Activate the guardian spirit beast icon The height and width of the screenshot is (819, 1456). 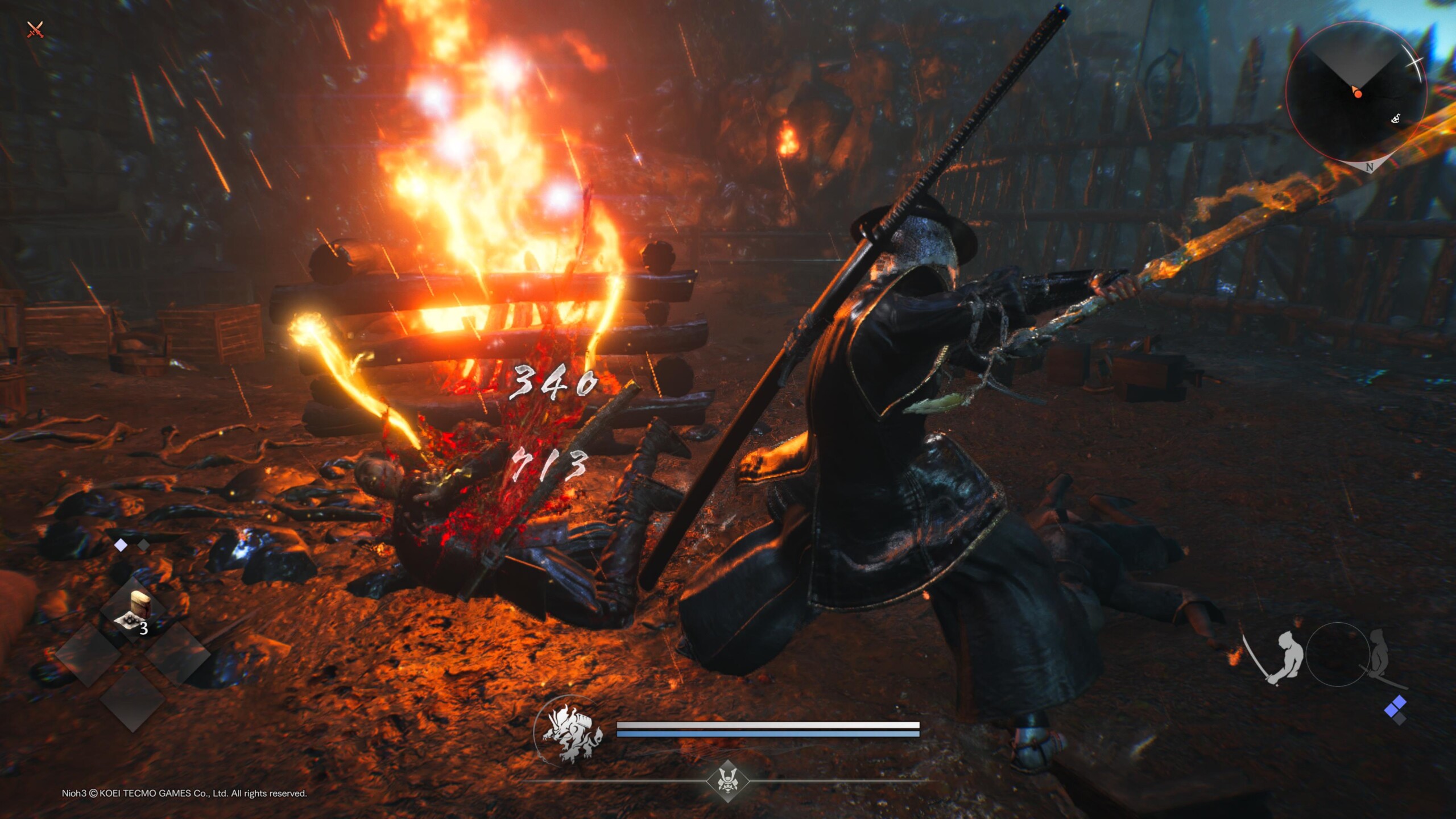coord(570,734)
